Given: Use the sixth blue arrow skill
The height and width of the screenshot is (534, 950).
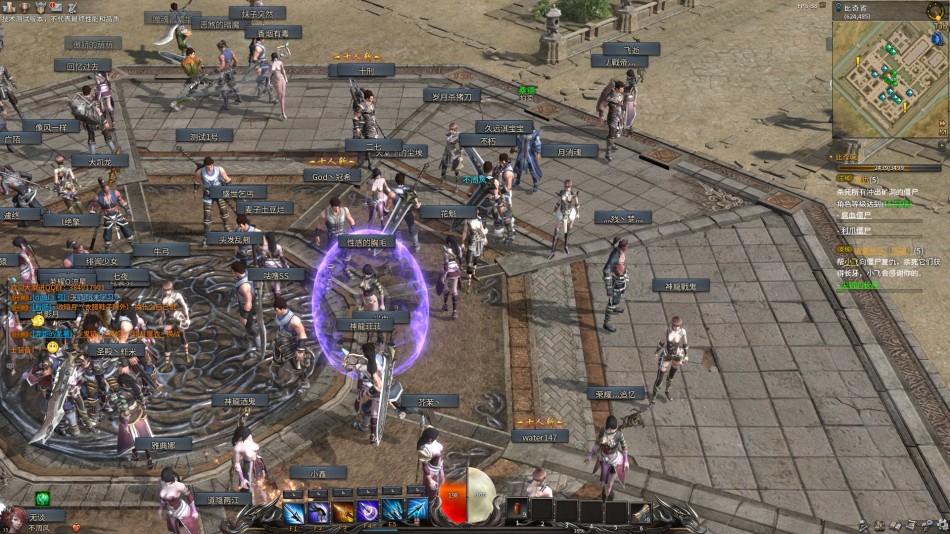Looking at the screenshot, I should (x=418, y=512).
